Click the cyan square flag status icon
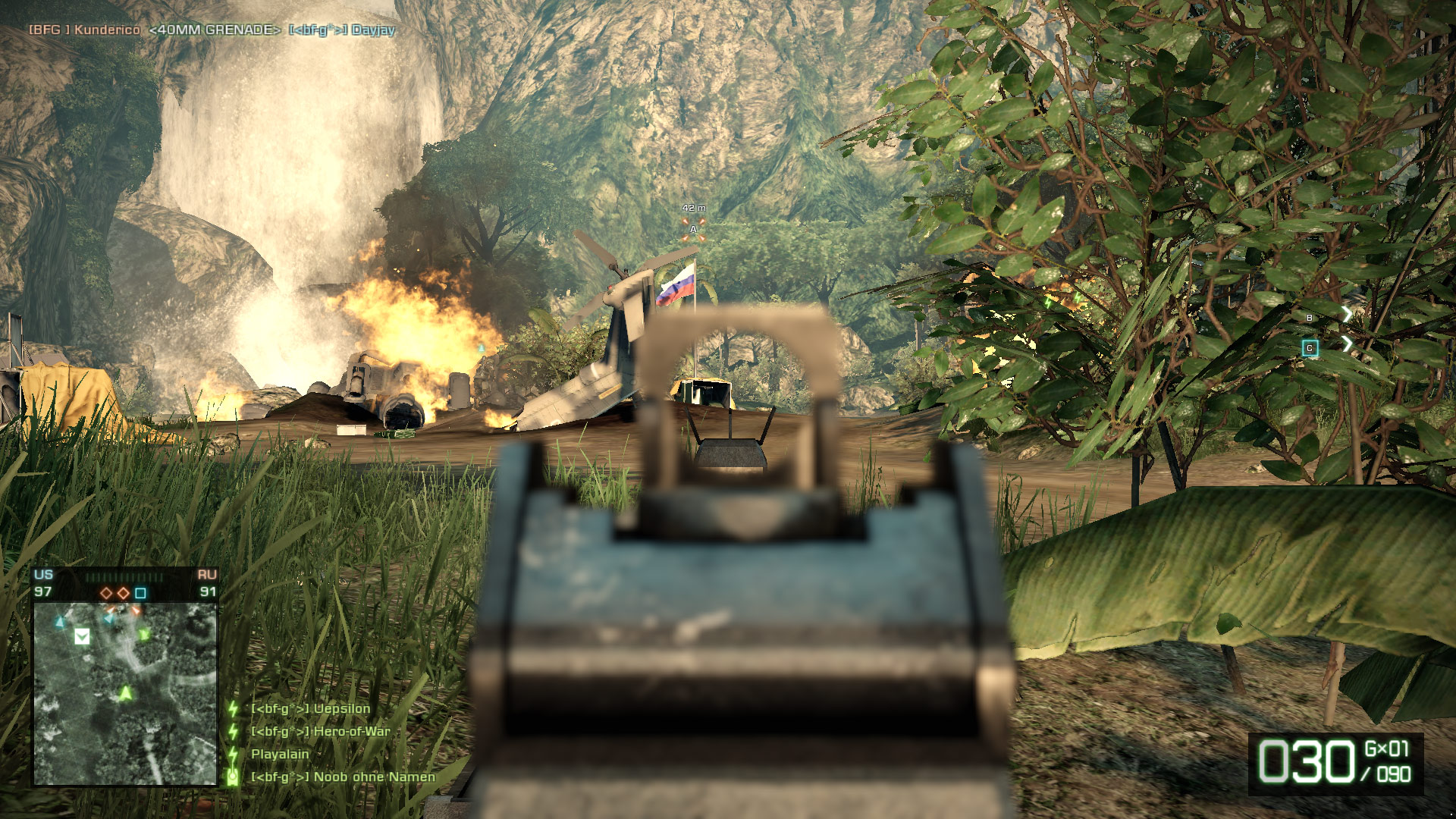The height and width of the screenshot is (819, 1456). click(x=140, y=593)
